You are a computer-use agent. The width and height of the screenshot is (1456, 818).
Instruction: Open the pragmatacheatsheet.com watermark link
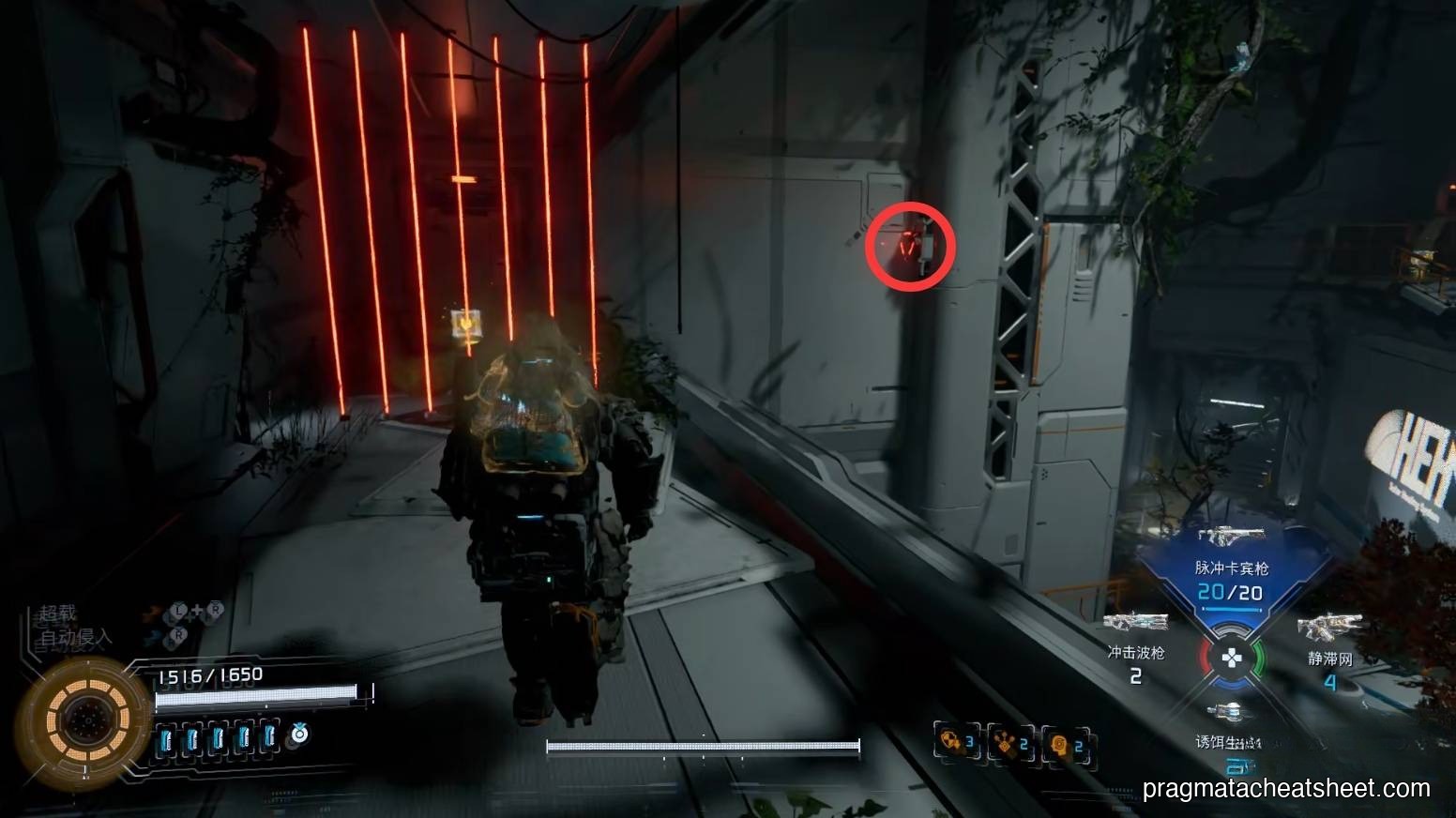pyautogui.click(x=1286, y=789)
